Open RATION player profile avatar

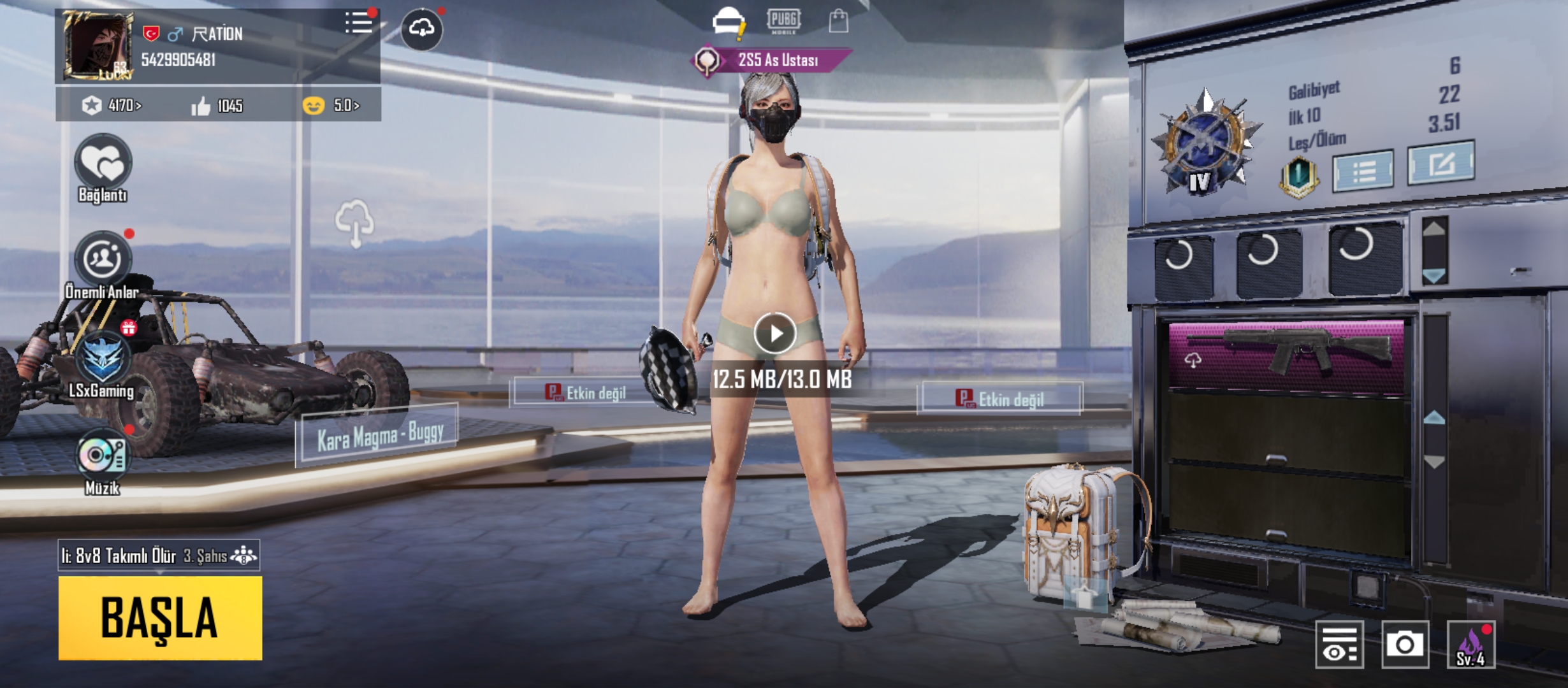pyautogui.click(x=98, y=46)
